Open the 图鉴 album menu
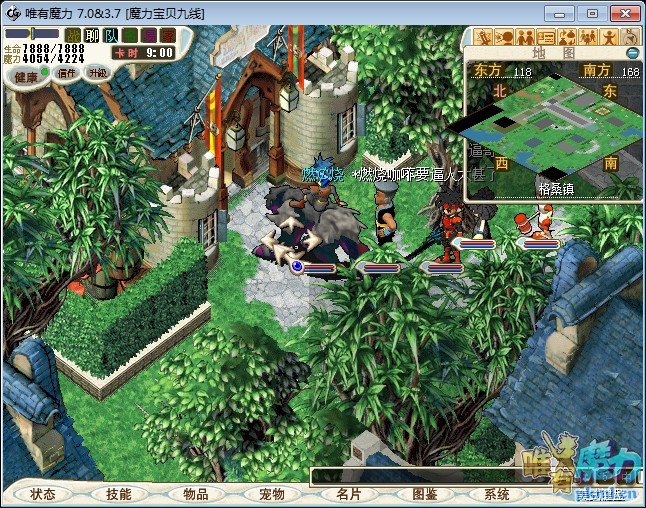 coord(424,494)
